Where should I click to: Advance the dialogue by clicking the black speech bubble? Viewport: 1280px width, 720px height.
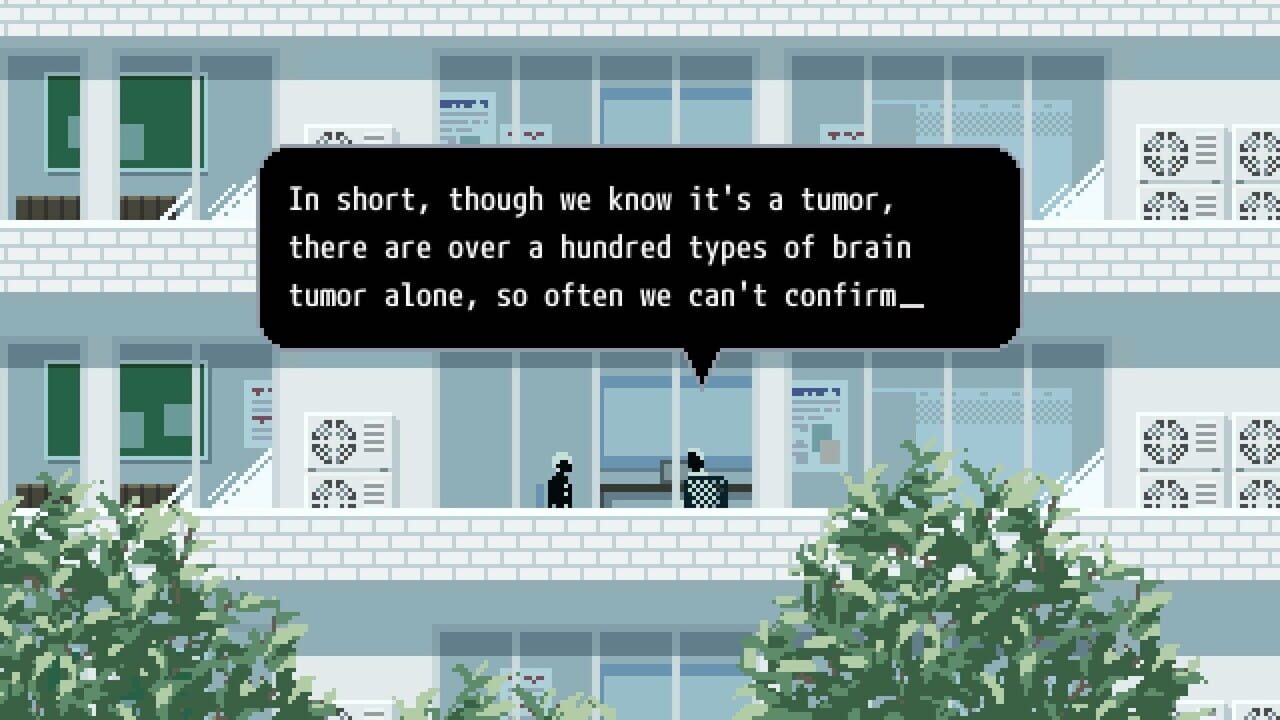640,250
